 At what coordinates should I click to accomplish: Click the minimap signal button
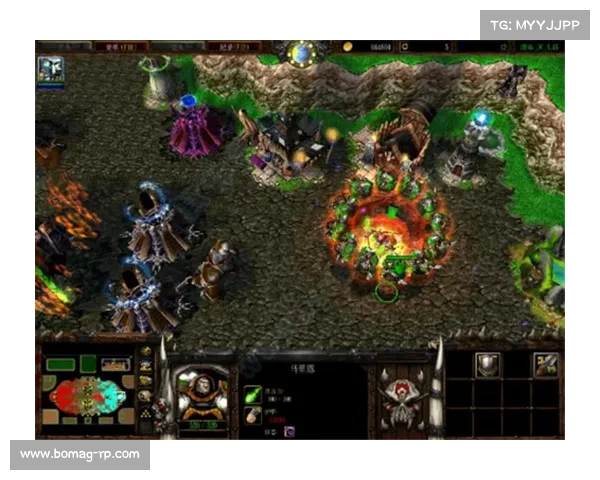pos(147,351)
